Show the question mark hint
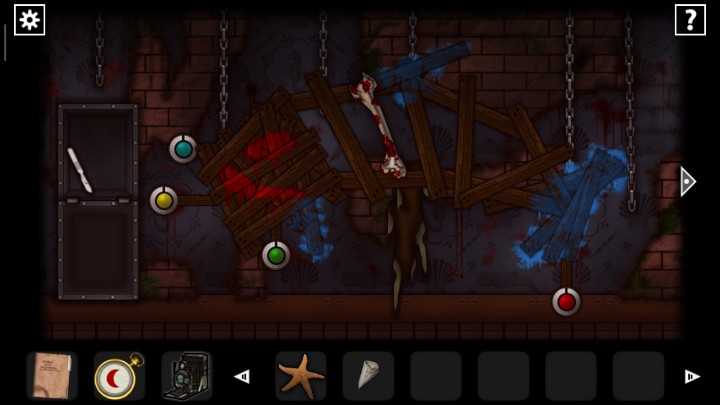720x405 pixels. click(690, 20)
